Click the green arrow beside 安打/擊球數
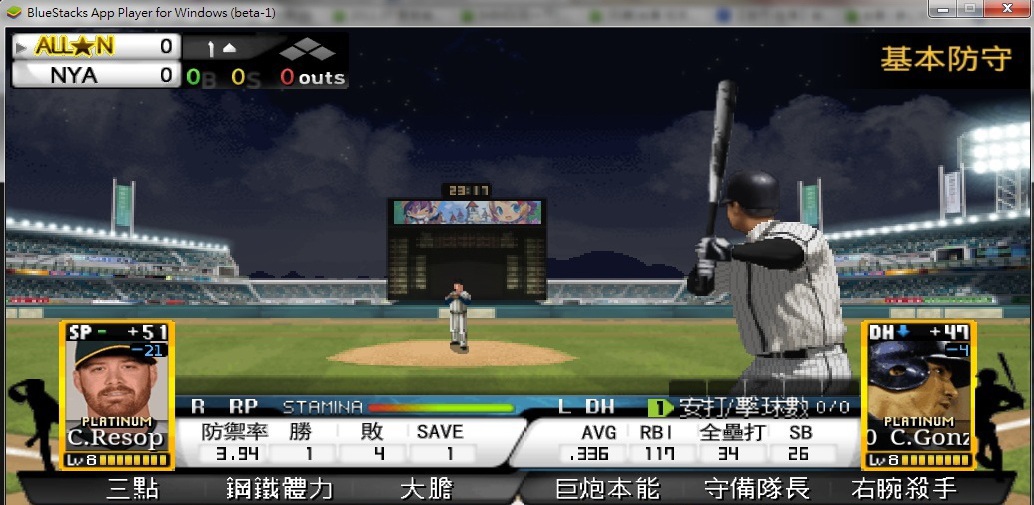The image size is (1034, 505). point(659,407)
